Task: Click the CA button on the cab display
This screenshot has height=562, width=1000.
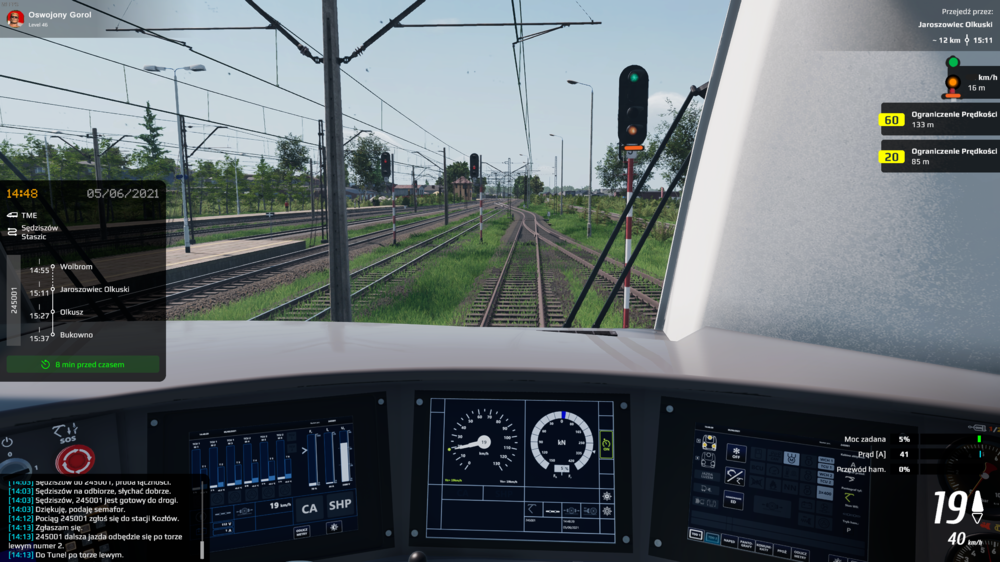Action: [309, 506]
